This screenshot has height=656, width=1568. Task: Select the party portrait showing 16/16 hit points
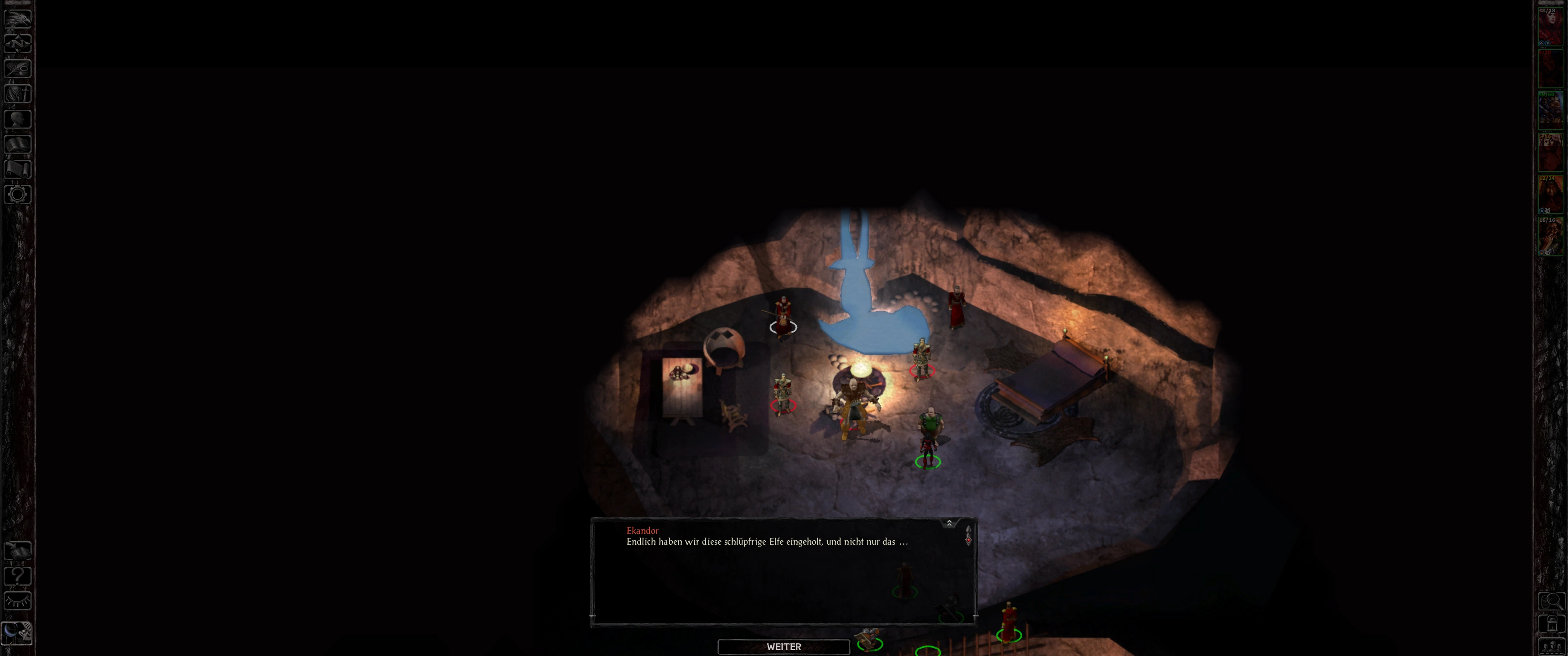(x=1550, y=236)
